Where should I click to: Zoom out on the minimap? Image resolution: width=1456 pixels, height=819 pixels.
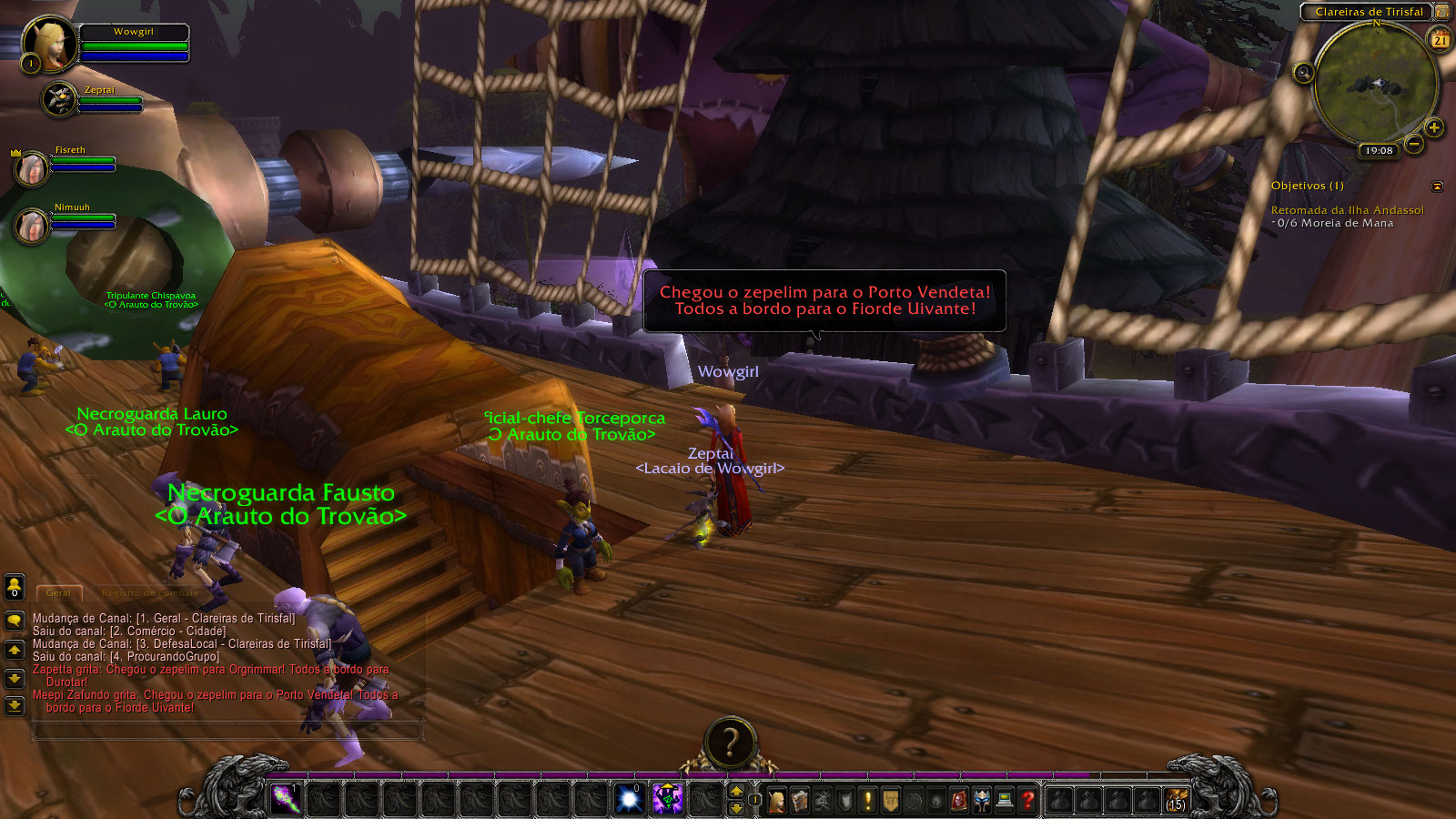[1414, 144]
